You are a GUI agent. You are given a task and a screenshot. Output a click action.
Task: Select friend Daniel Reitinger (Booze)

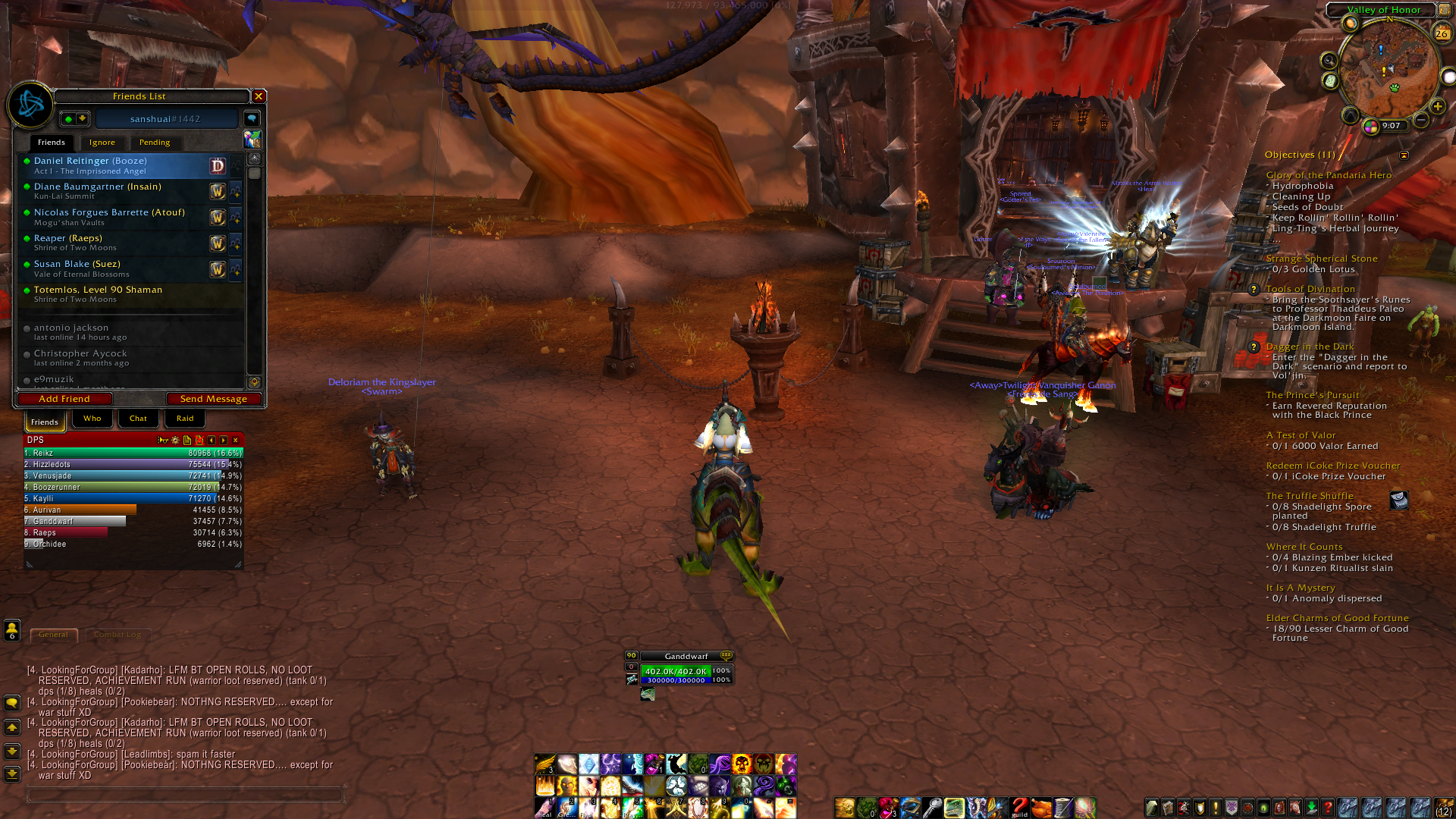point(114,165)
